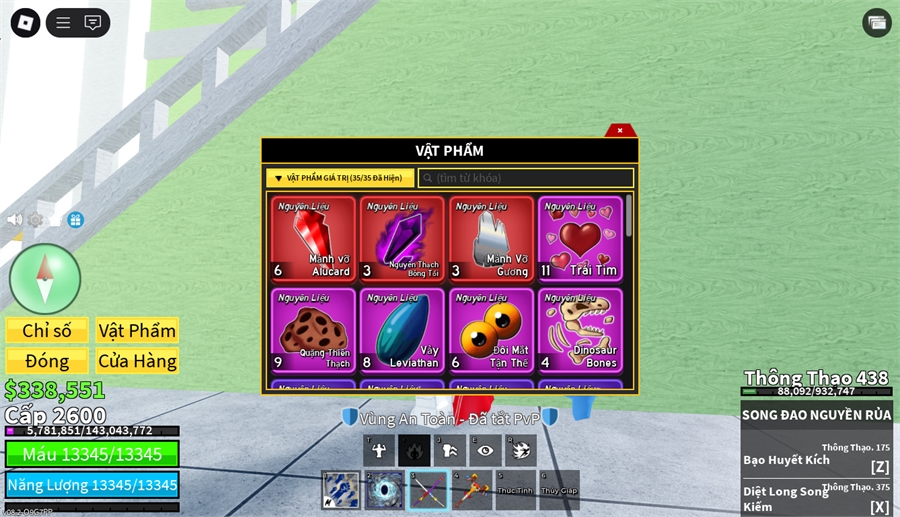Click the yellow Vật Phẩm button

137,331
